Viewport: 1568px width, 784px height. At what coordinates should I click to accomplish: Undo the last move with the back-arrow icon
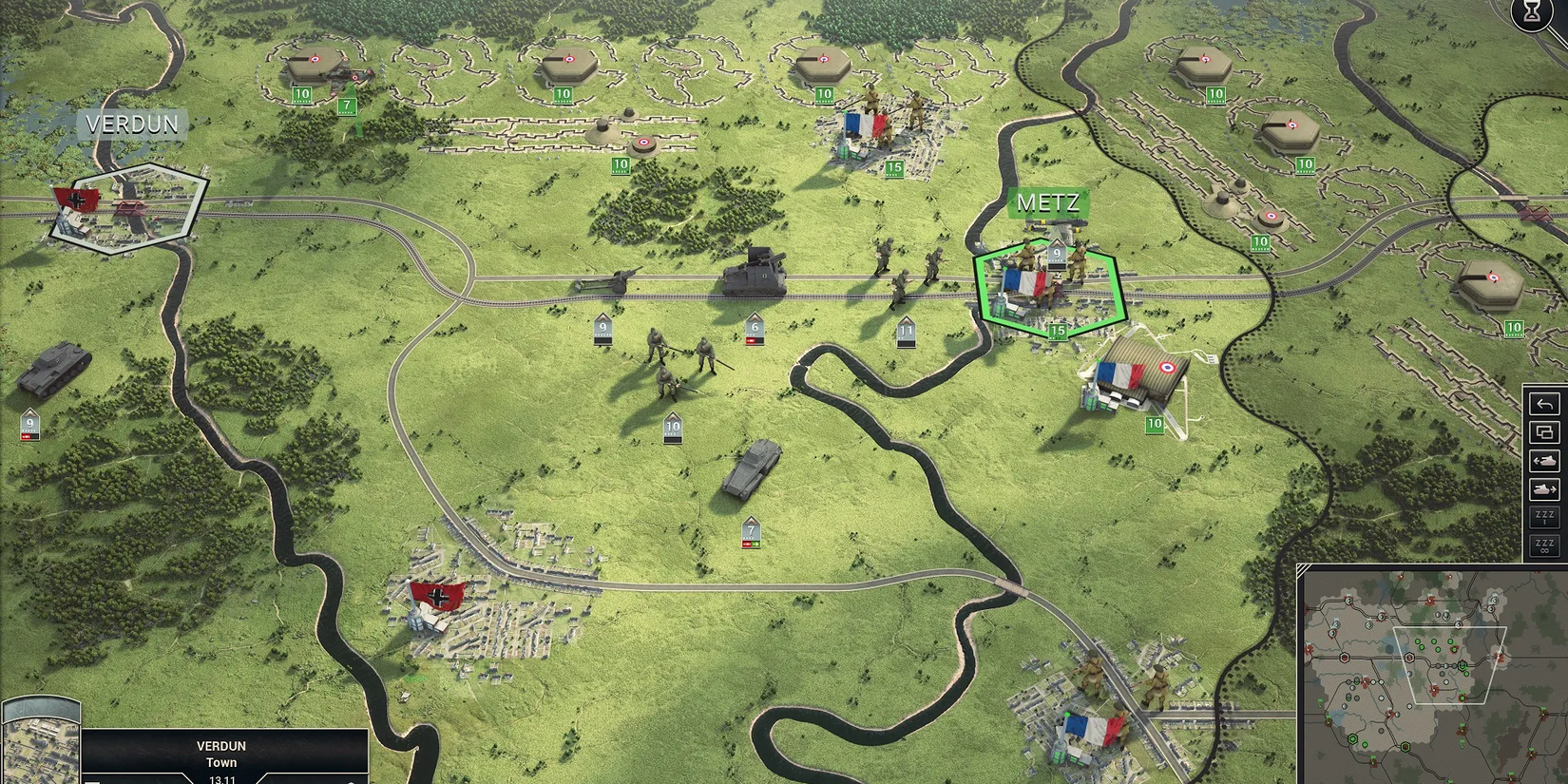(x=1543, y=404)
